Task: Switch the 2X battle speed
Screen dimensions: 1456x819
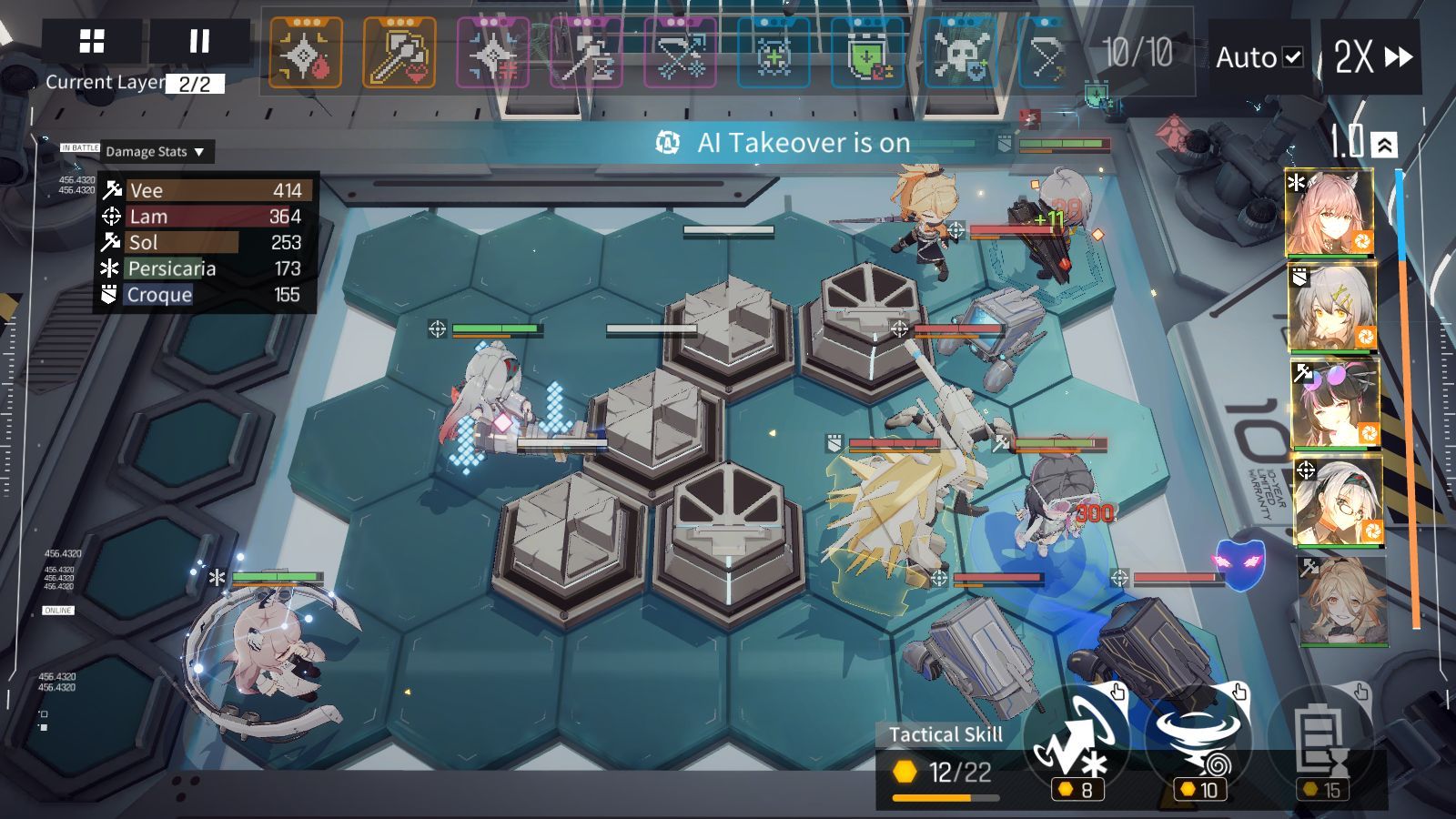Action: (1371, 57)
